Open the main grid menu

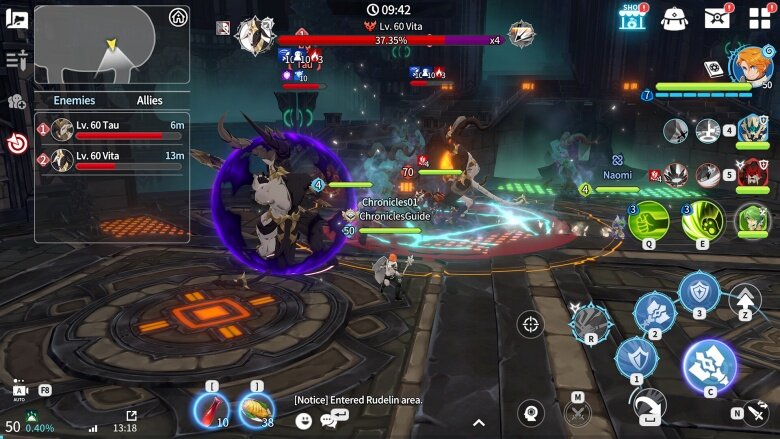tap(760, 18)
